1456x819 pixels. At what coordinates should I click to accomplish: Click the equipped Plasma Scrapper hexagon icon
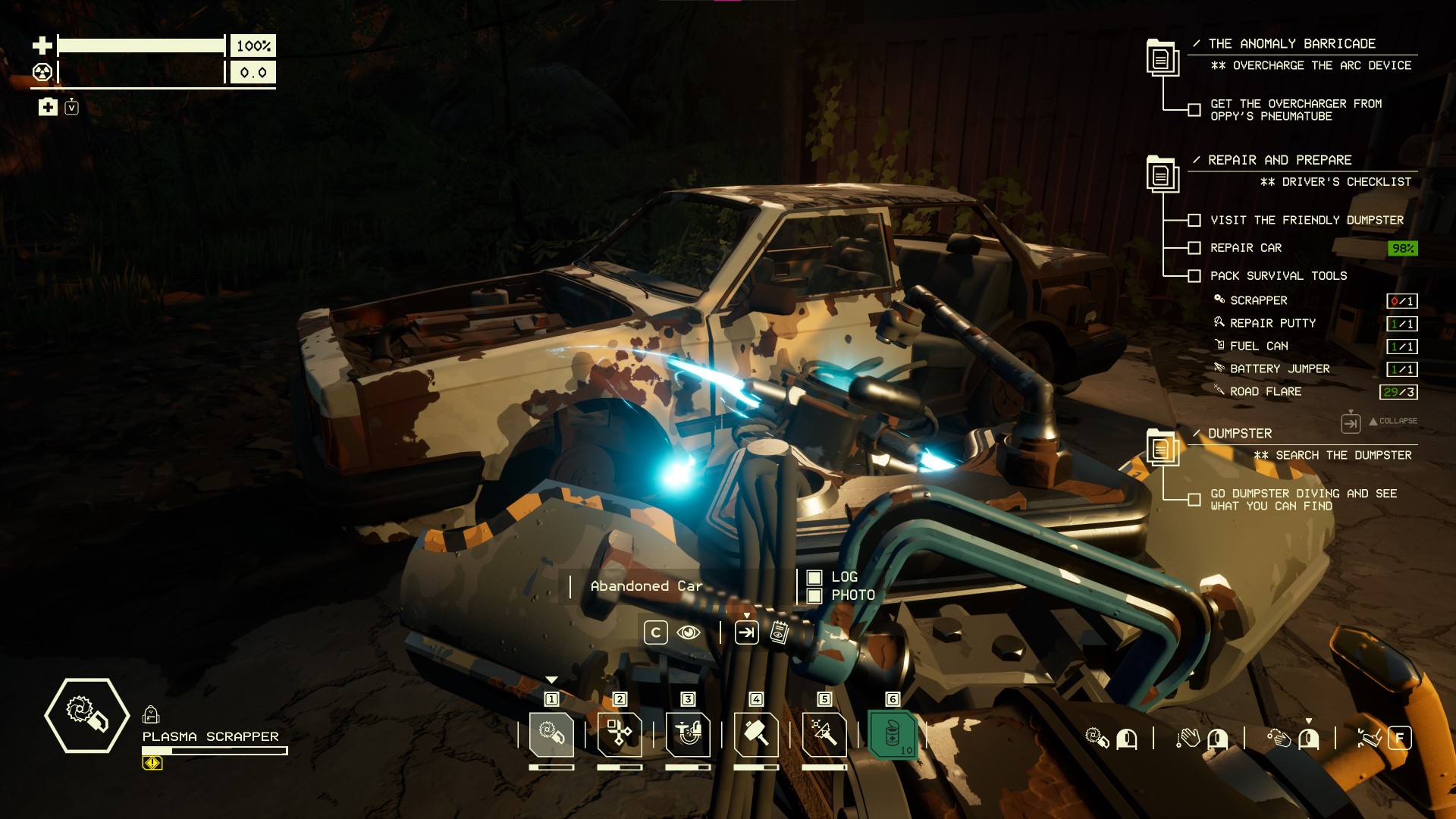[x=86, y=715]
